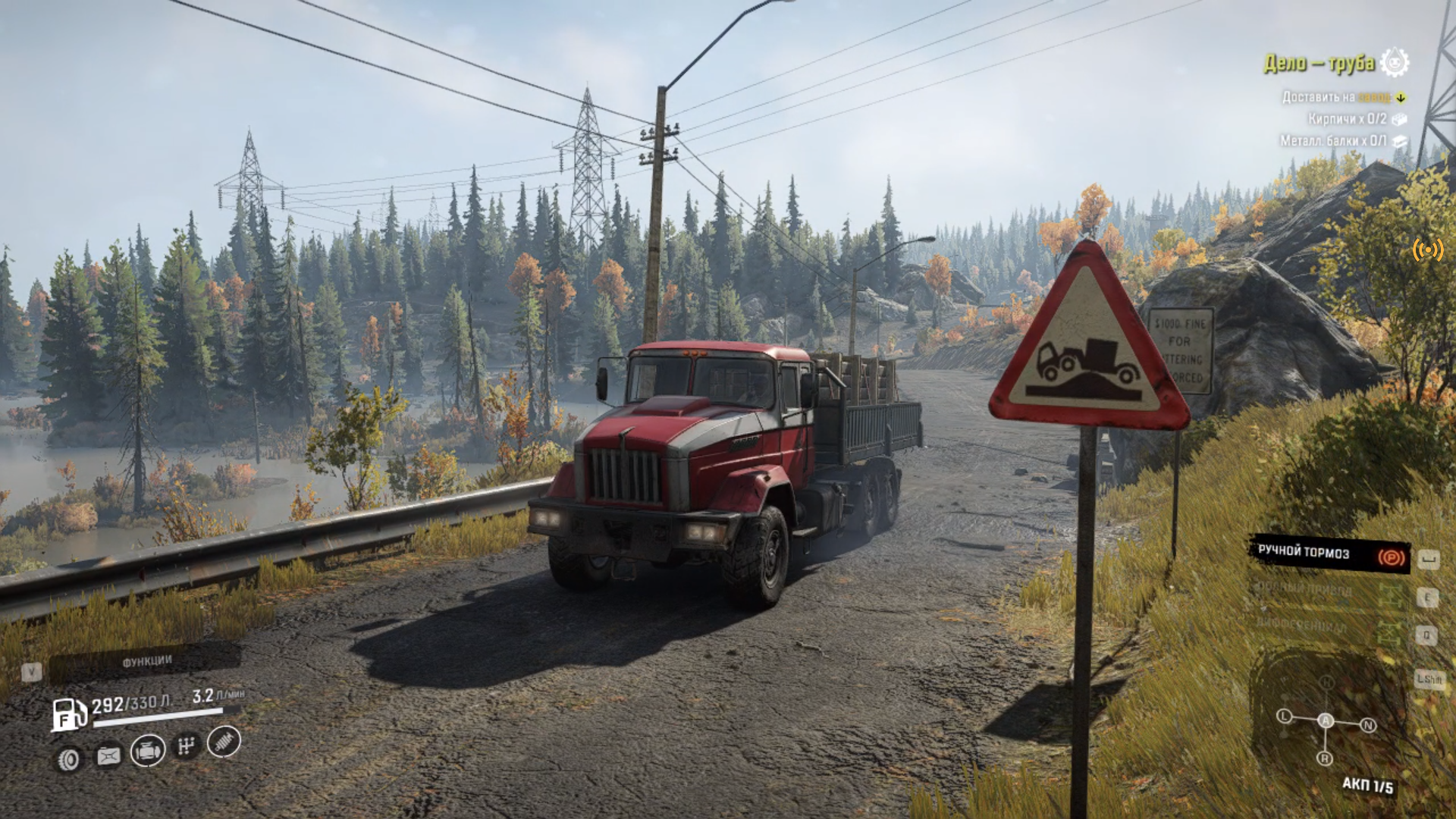The height and width of the screenshot is (819, 1456).
Task: Select the N neutral gear node
Action: coord(1368,725)
